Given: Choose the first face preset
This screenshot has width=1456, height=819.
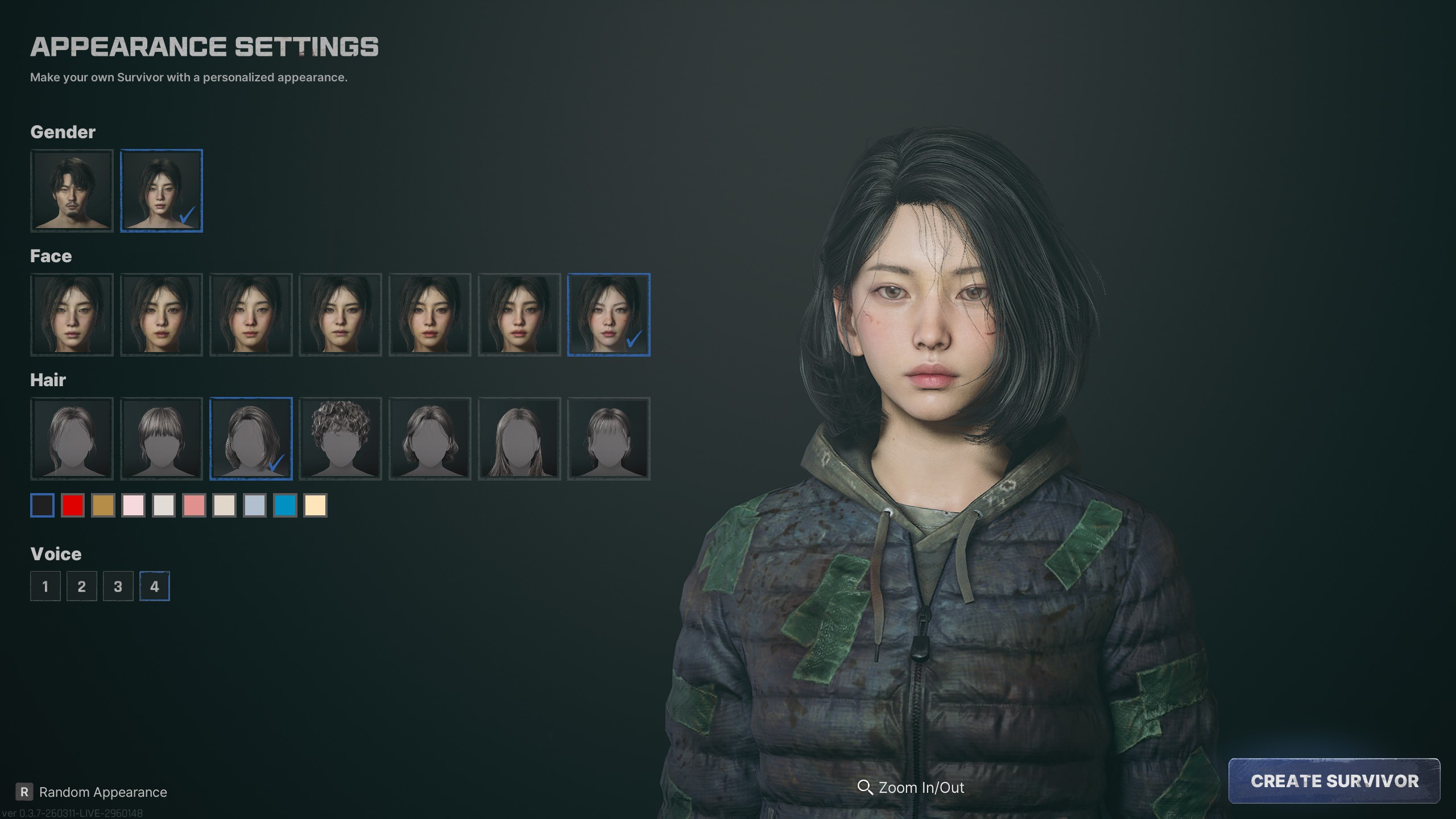Looking at the screenshot, I should click(x=72, y=315).
